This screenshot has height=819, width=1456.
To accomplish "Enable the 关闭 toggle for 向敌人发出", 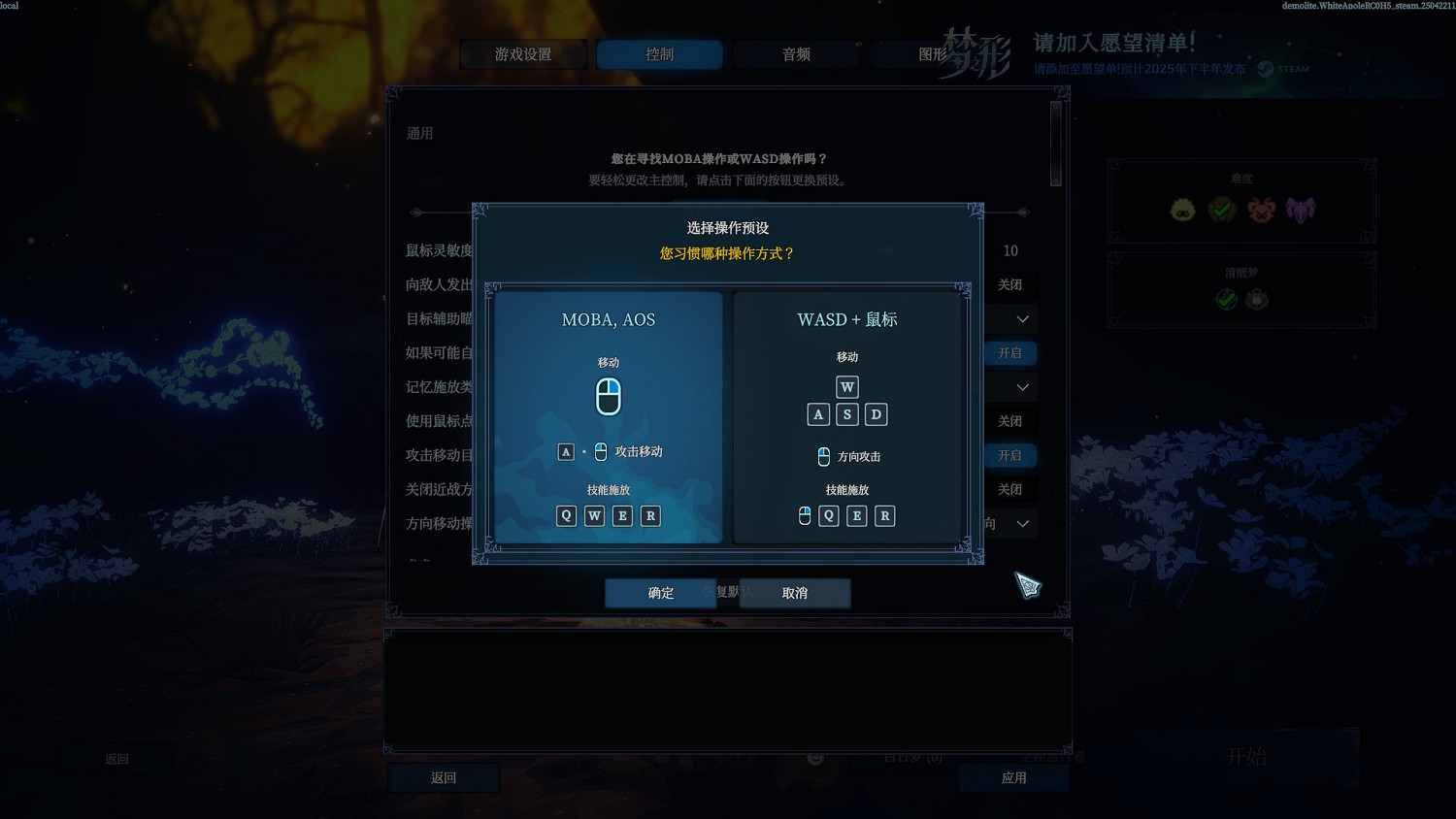I will click(x=1010, y=284).
